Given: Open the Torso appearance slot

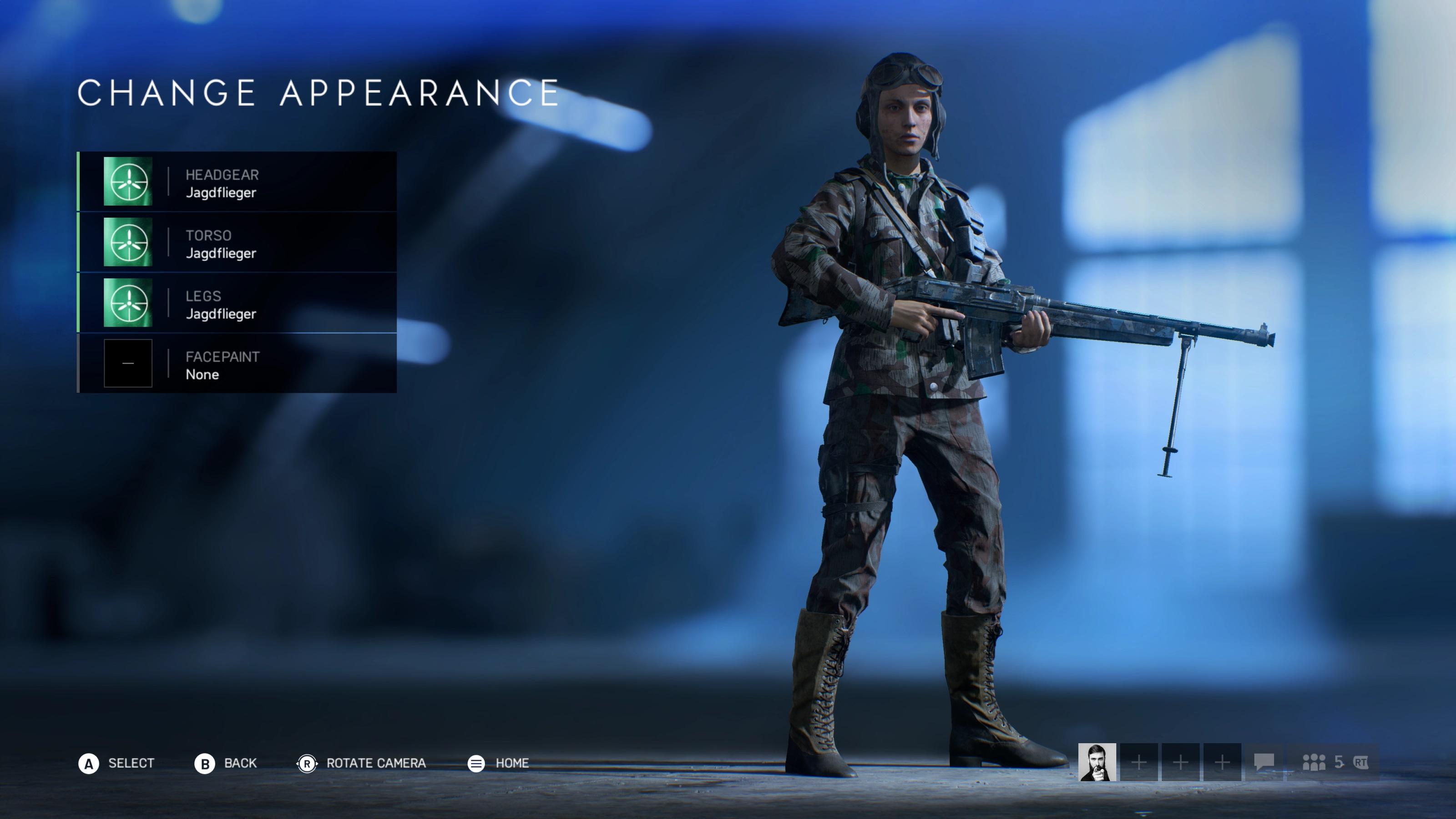Looking at the screenshot, I should coord(238,243).
